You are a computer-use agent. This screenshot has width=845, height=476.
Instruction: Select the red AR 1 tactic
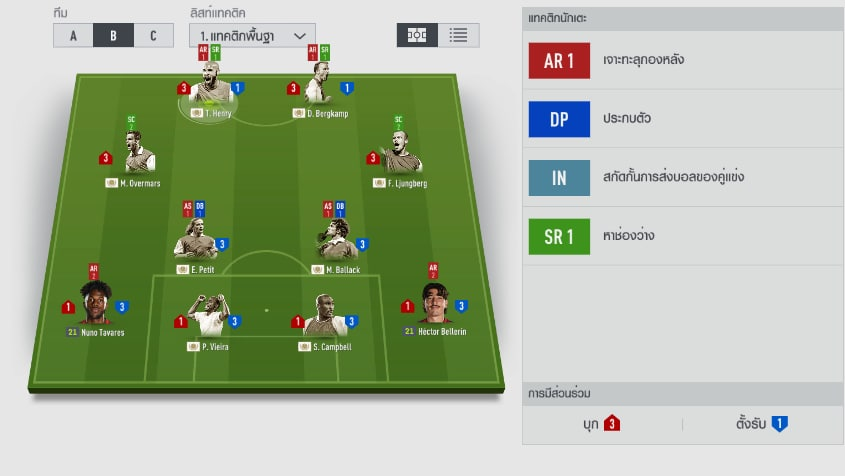click(559, 60)
